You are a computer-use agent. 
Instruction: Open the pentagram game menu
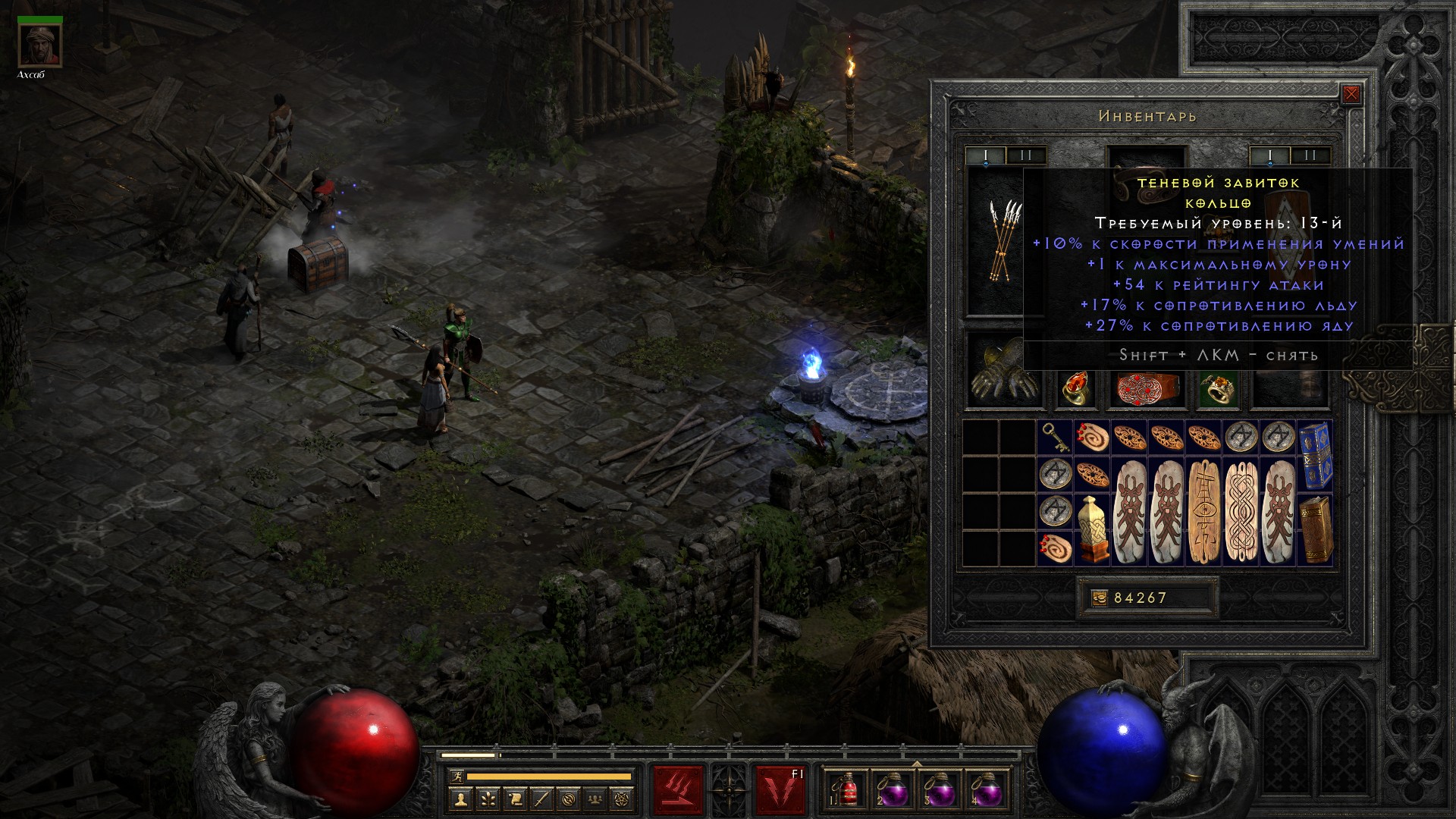[x=623, y=799]
